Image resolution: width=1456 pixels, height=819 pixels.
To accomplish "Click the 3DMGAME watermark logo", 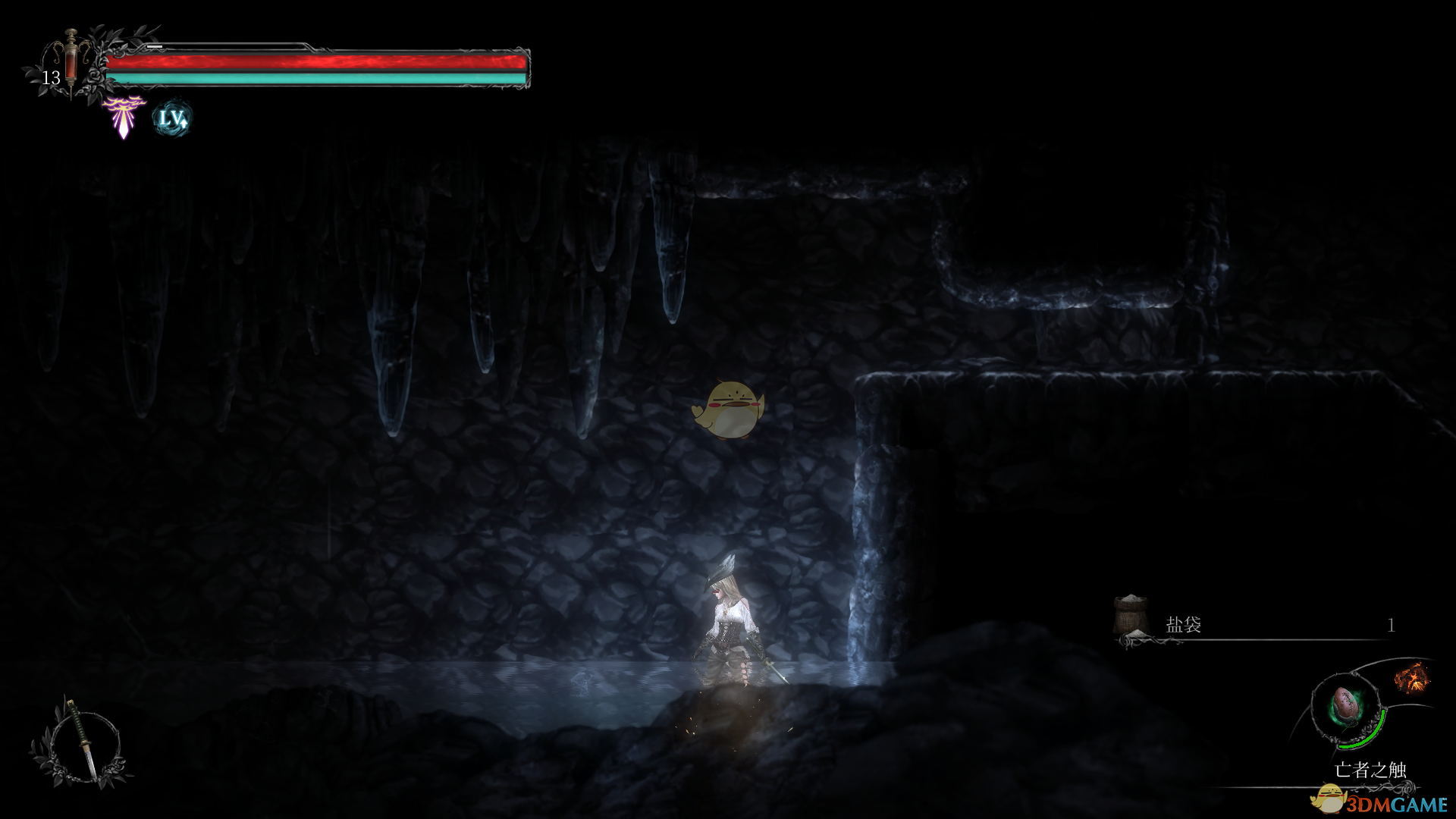I will [1382, 802].
